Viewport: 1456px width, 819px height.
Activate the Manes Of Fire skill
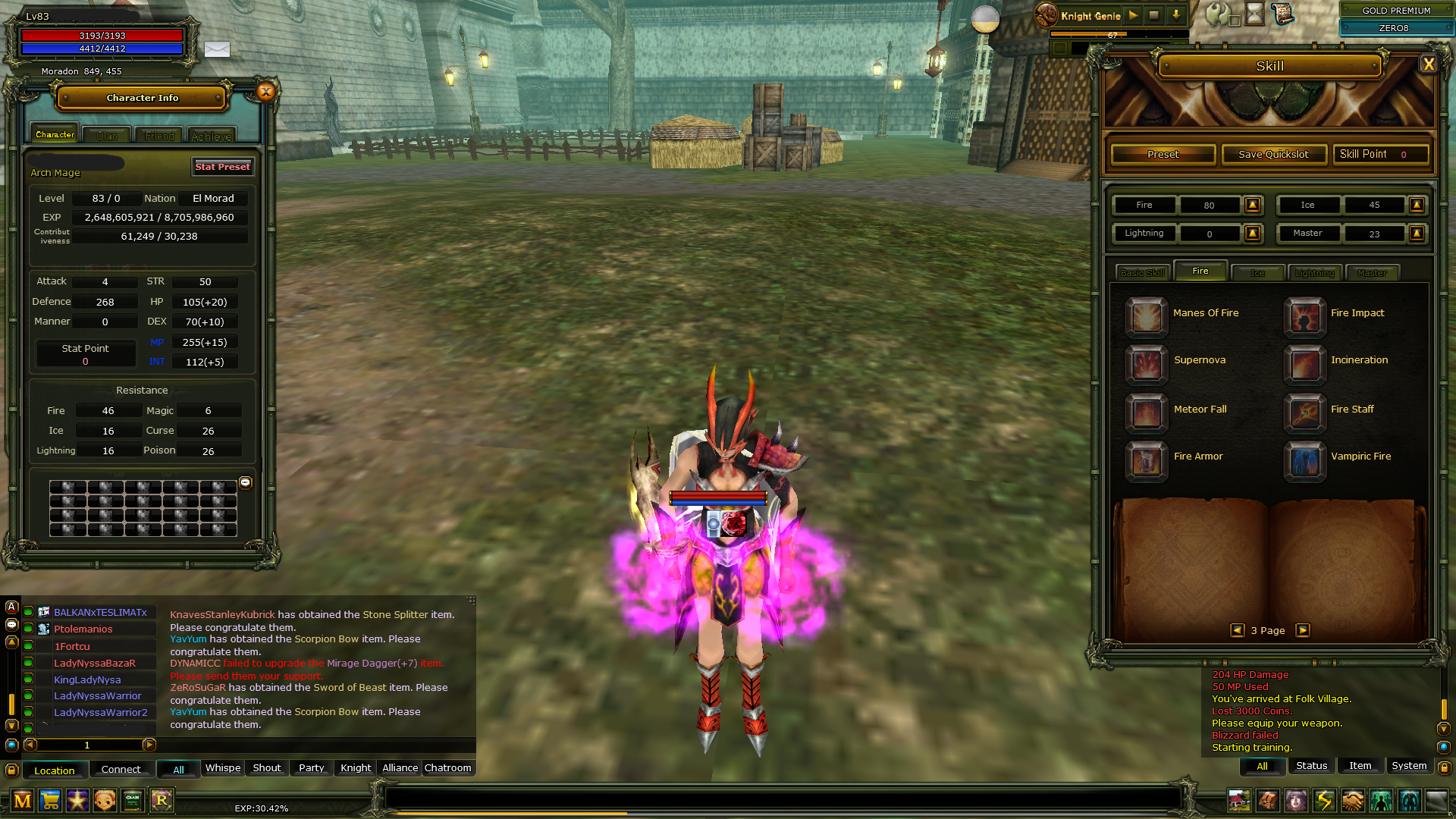click(x=1146, y=317)
